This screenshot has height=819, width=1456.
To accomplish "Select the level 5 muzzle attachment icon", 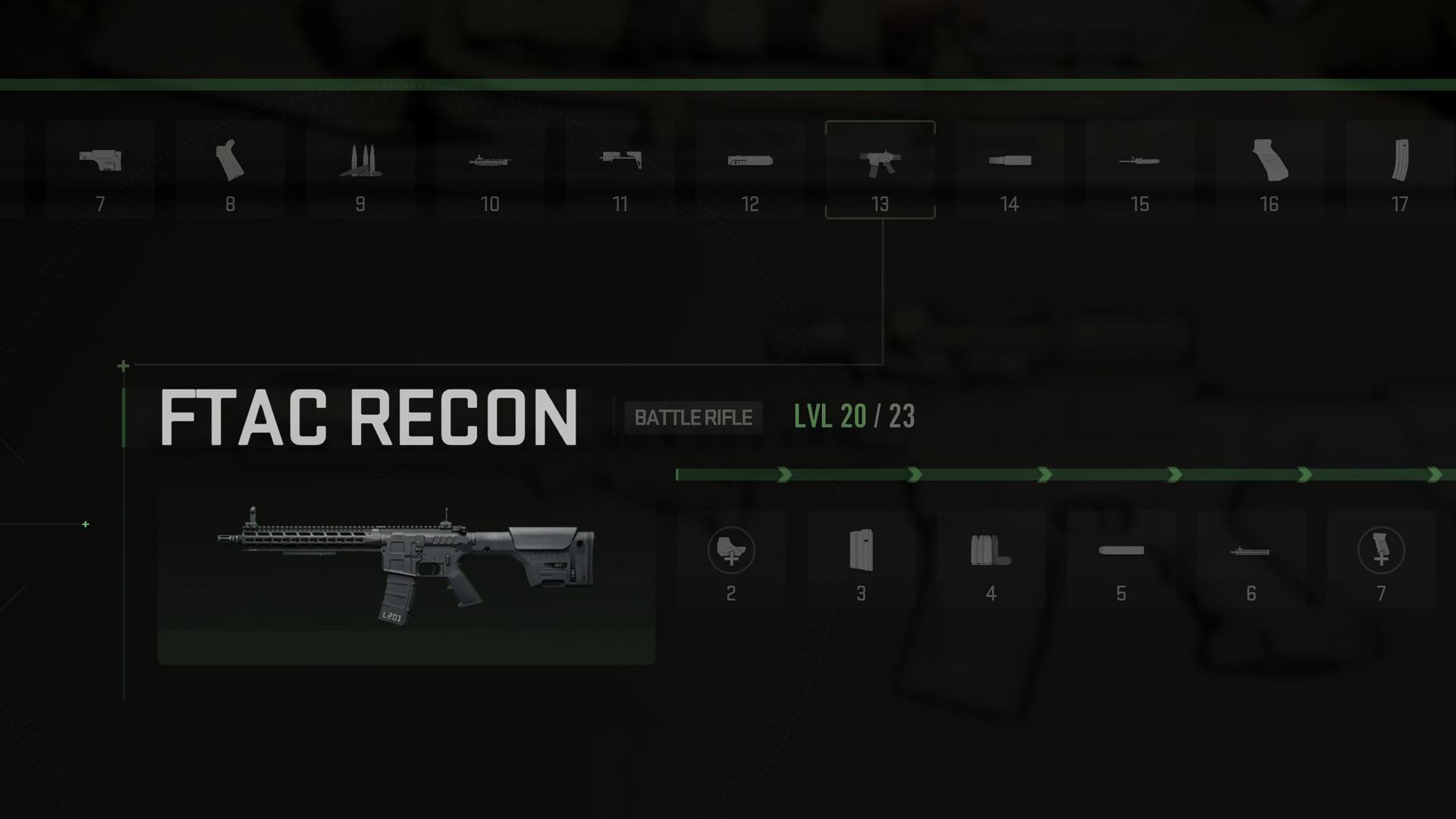I will [x=1121, y=552].
